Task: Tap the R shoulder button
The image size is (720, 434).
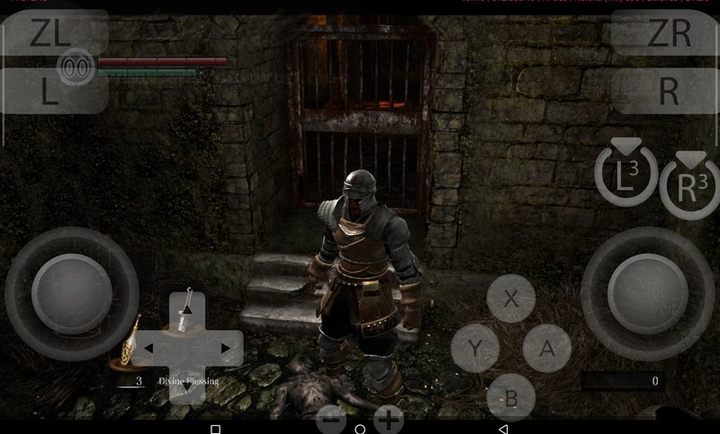Action: (668, 91)
